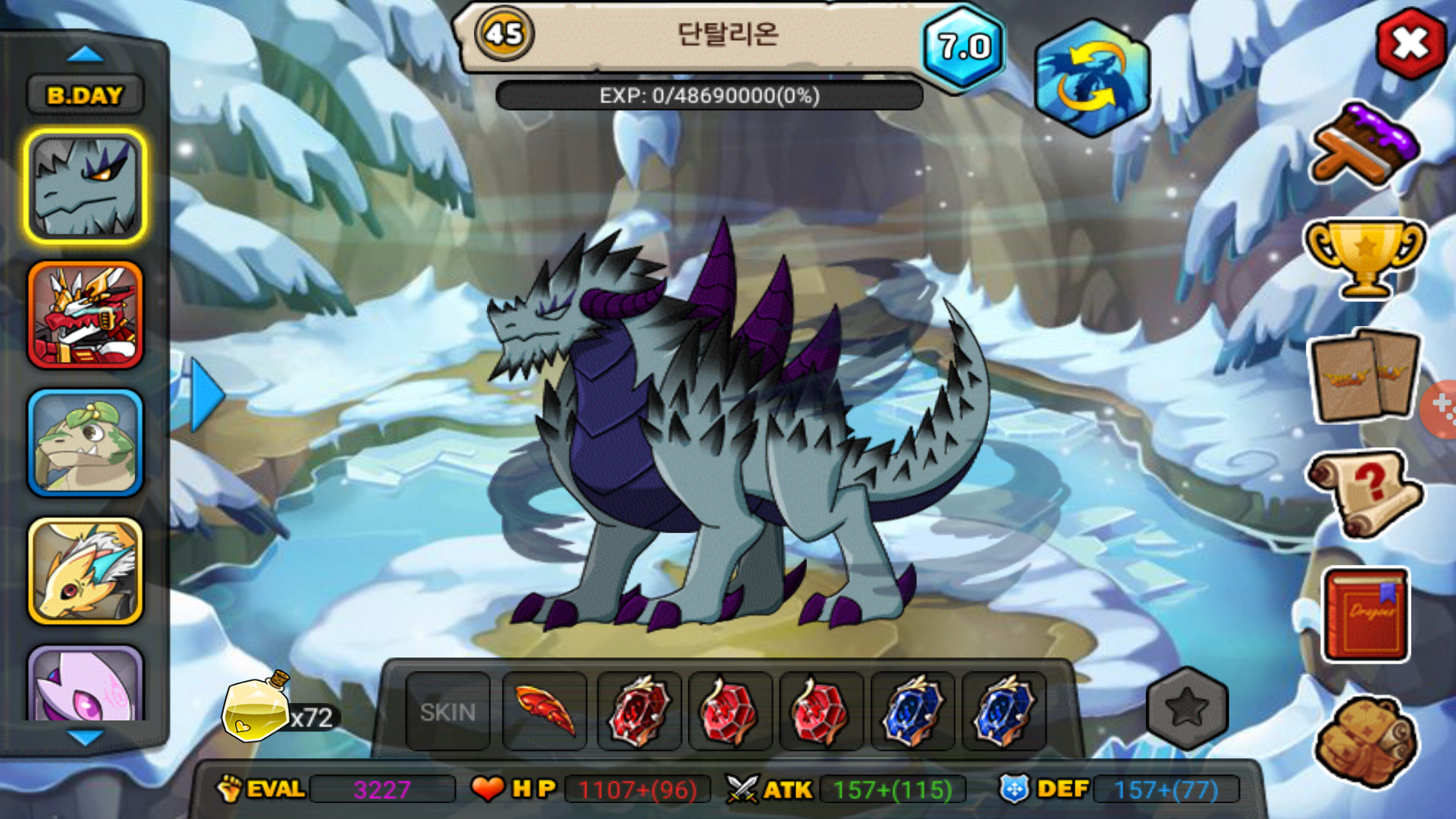
Task: Choose the yellow feathered dragon portrait
Action: (85, 572)
